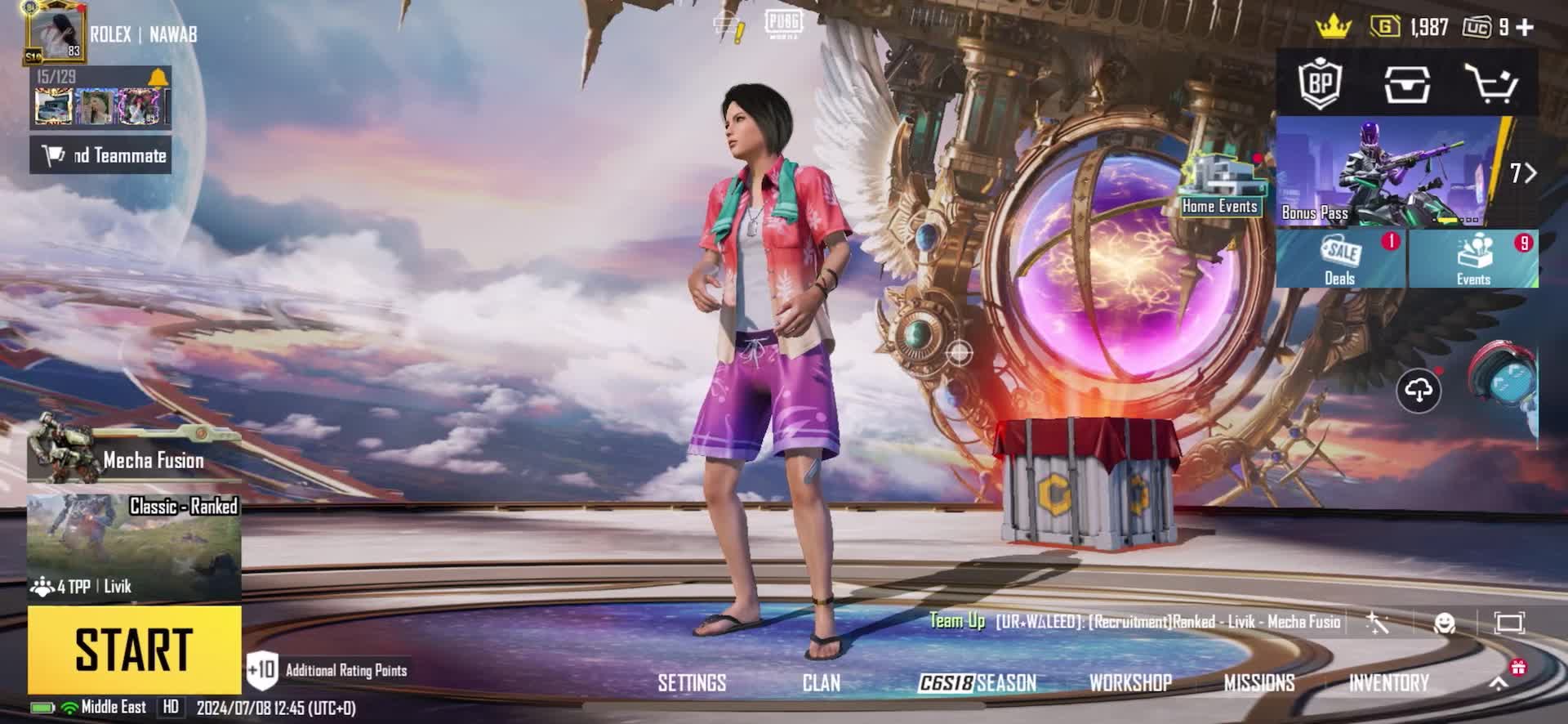Image resolution: width=1568 pixels, height=724 pixels.
Task: Open the Mecha Fusion event banner
Action: click(x=134, y=454)
